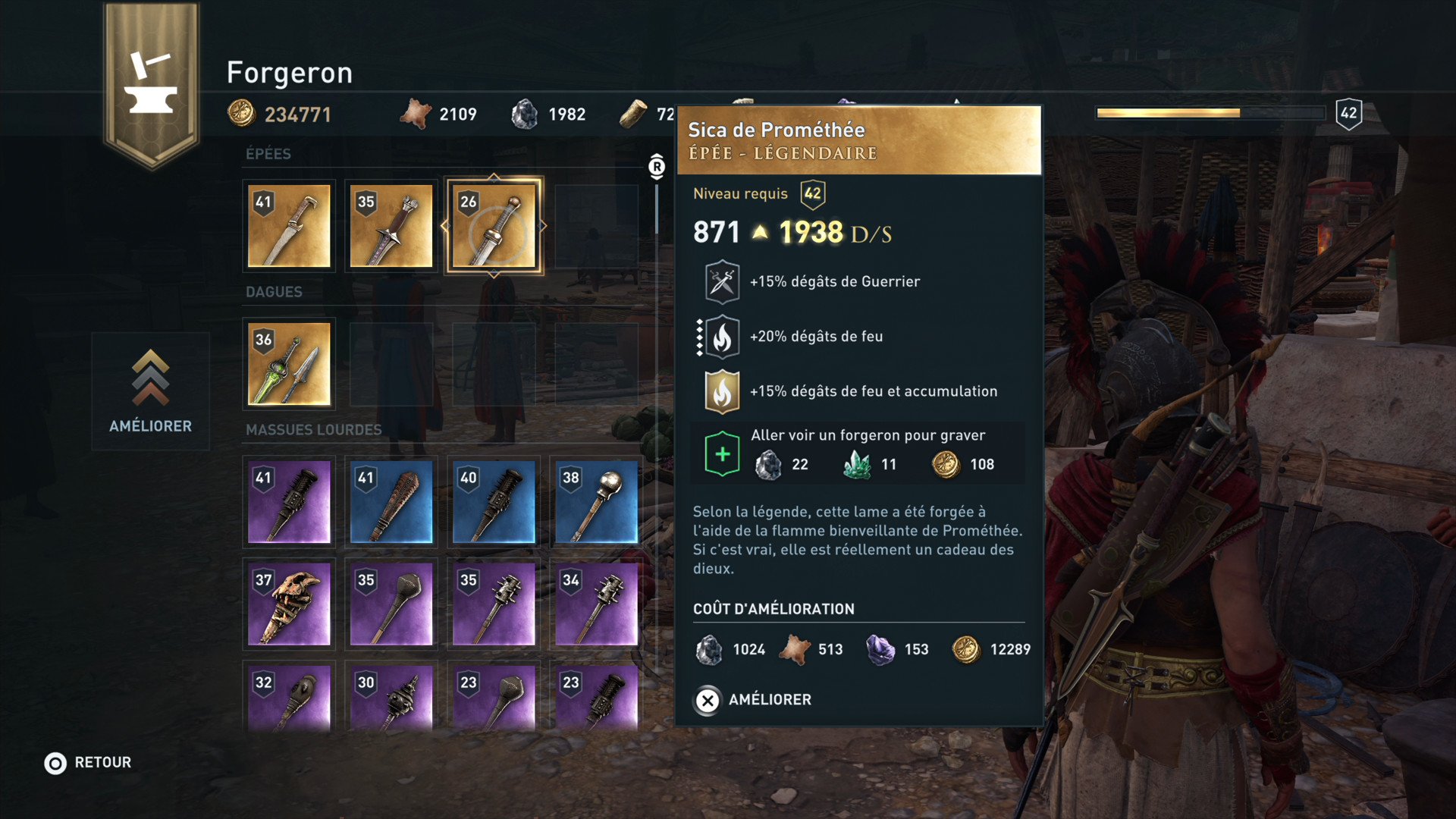
Task: Pick the level 40 blue spiked mace
Action: pos(494,501)
